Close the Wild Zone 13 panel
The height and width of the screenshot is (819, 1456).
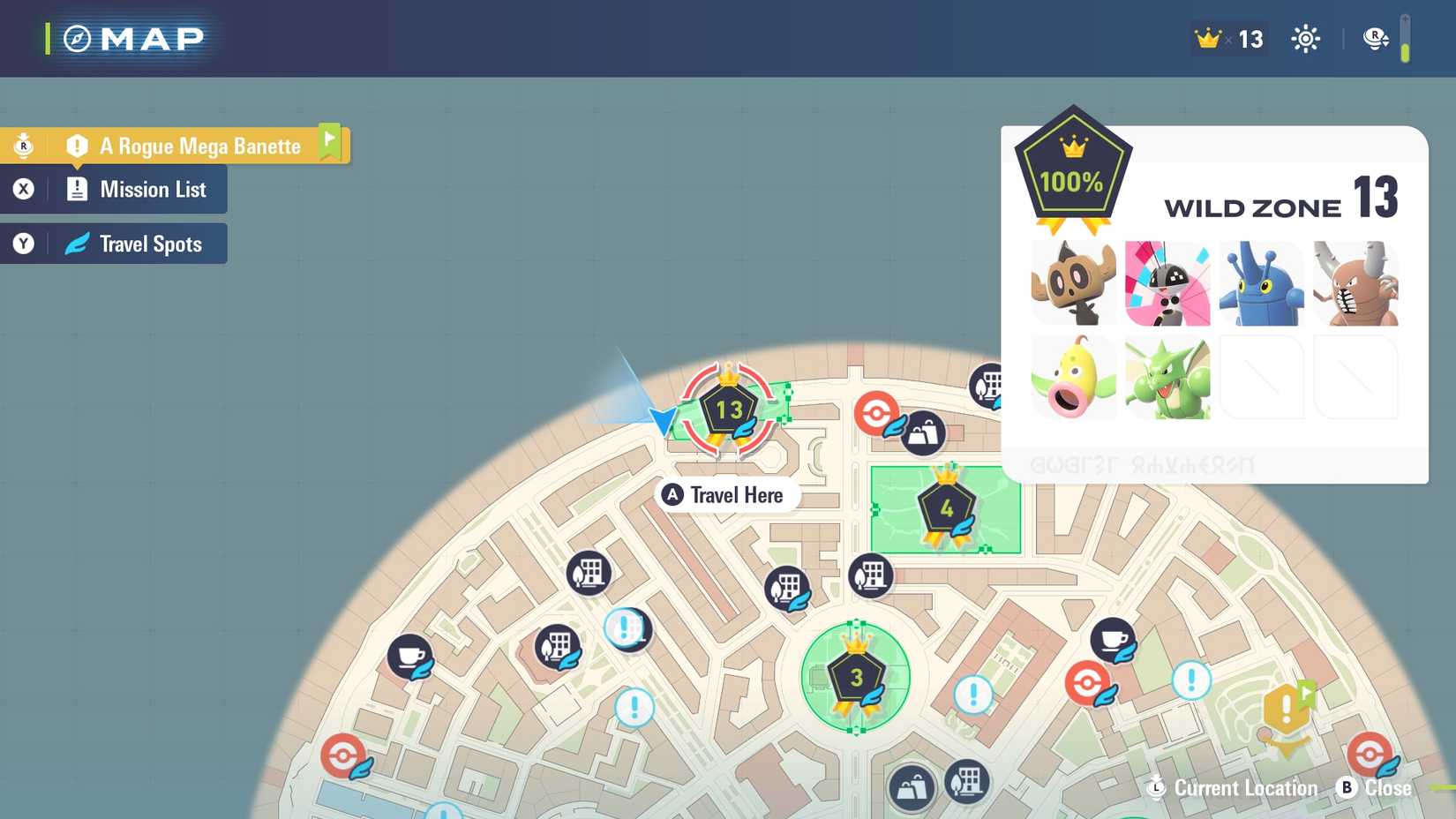1375,787
